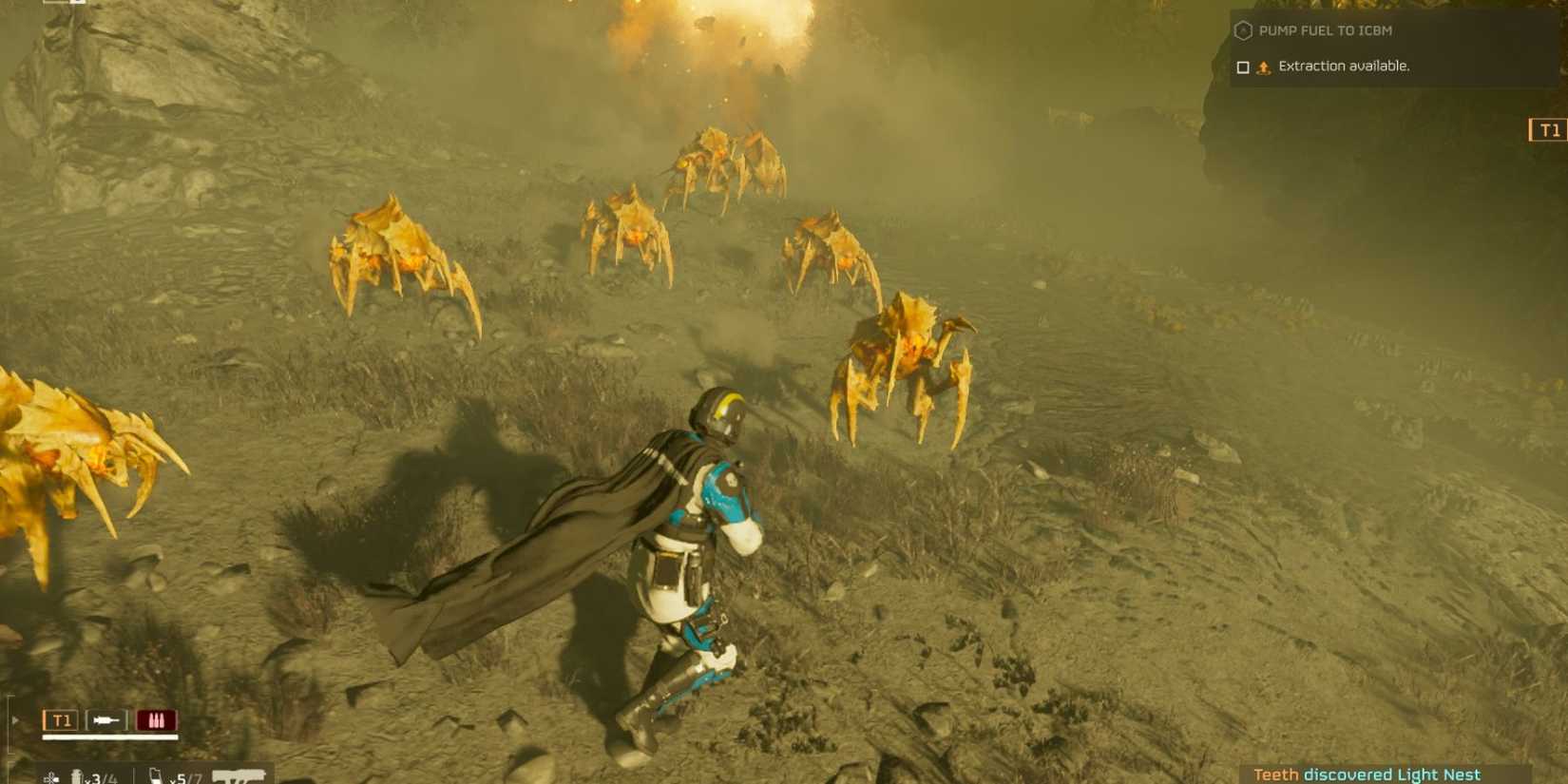Select the orange extraction arrow icon
The image size is (1568, 784).
(1264, 67)
